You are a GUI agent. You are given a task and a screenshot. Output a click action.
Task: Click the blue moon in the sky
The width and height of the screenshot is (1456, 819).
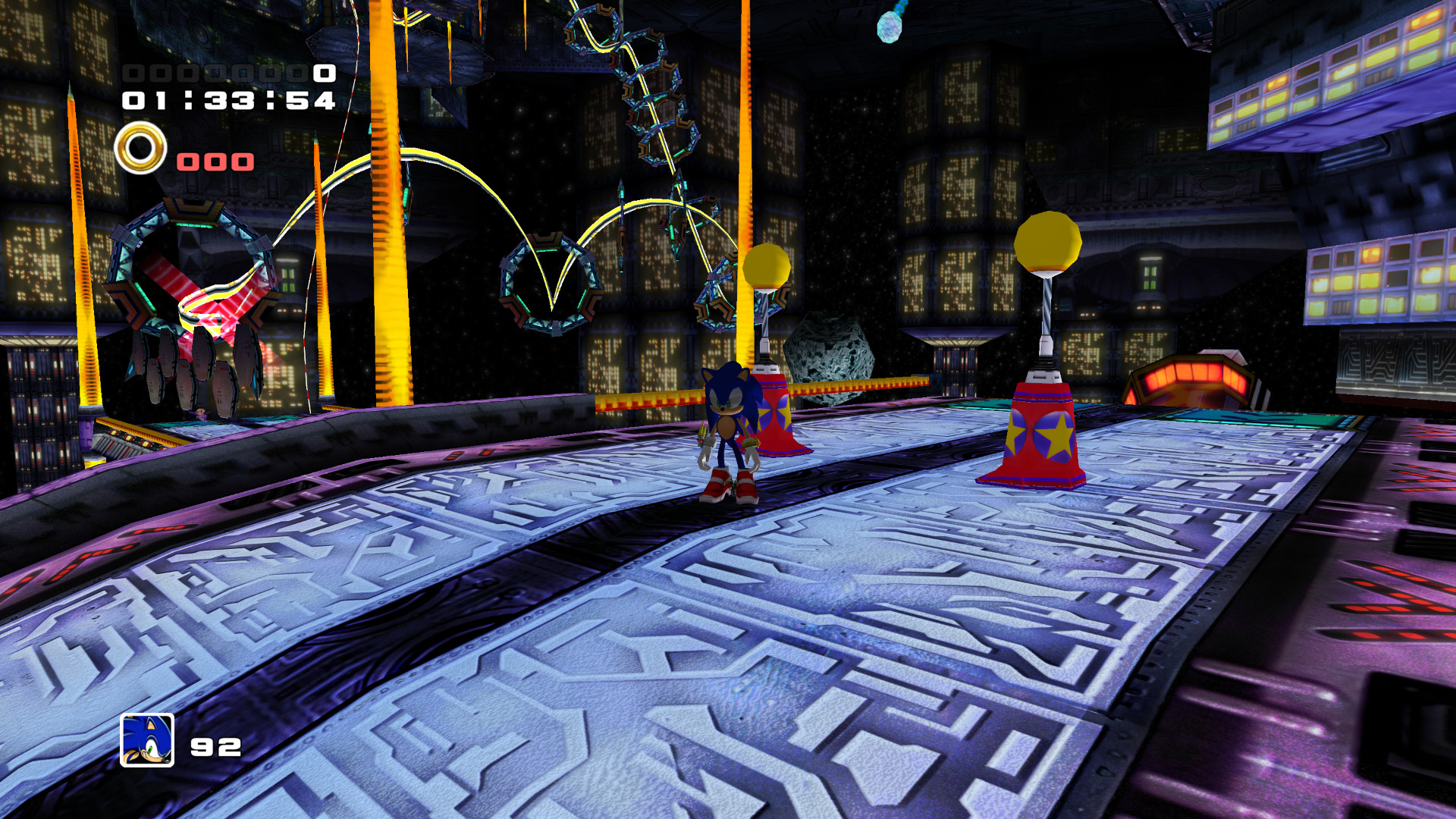coord(889,27)
